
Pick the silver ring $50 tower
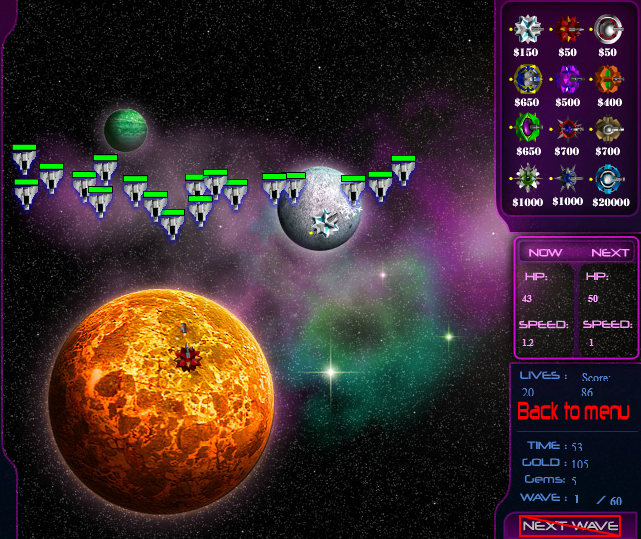tap(608, 28)
